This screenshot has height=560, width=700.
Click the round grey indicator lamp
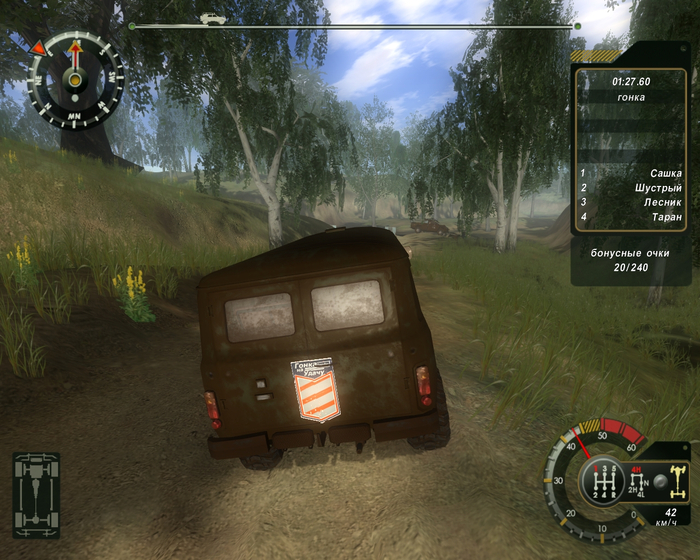(659, 479)
